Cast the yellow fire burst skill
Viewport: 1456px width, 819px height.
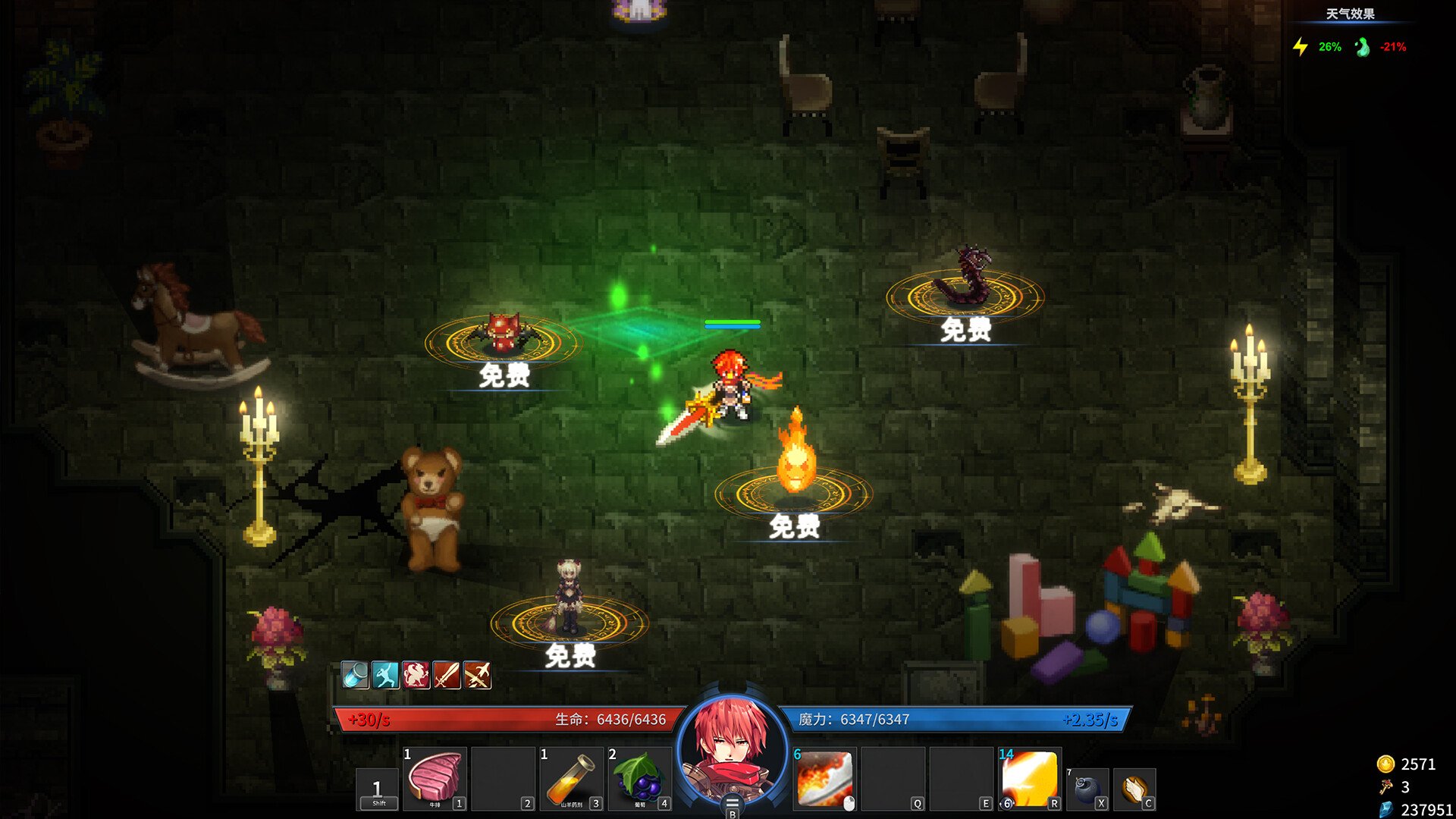pos(1030,778)
